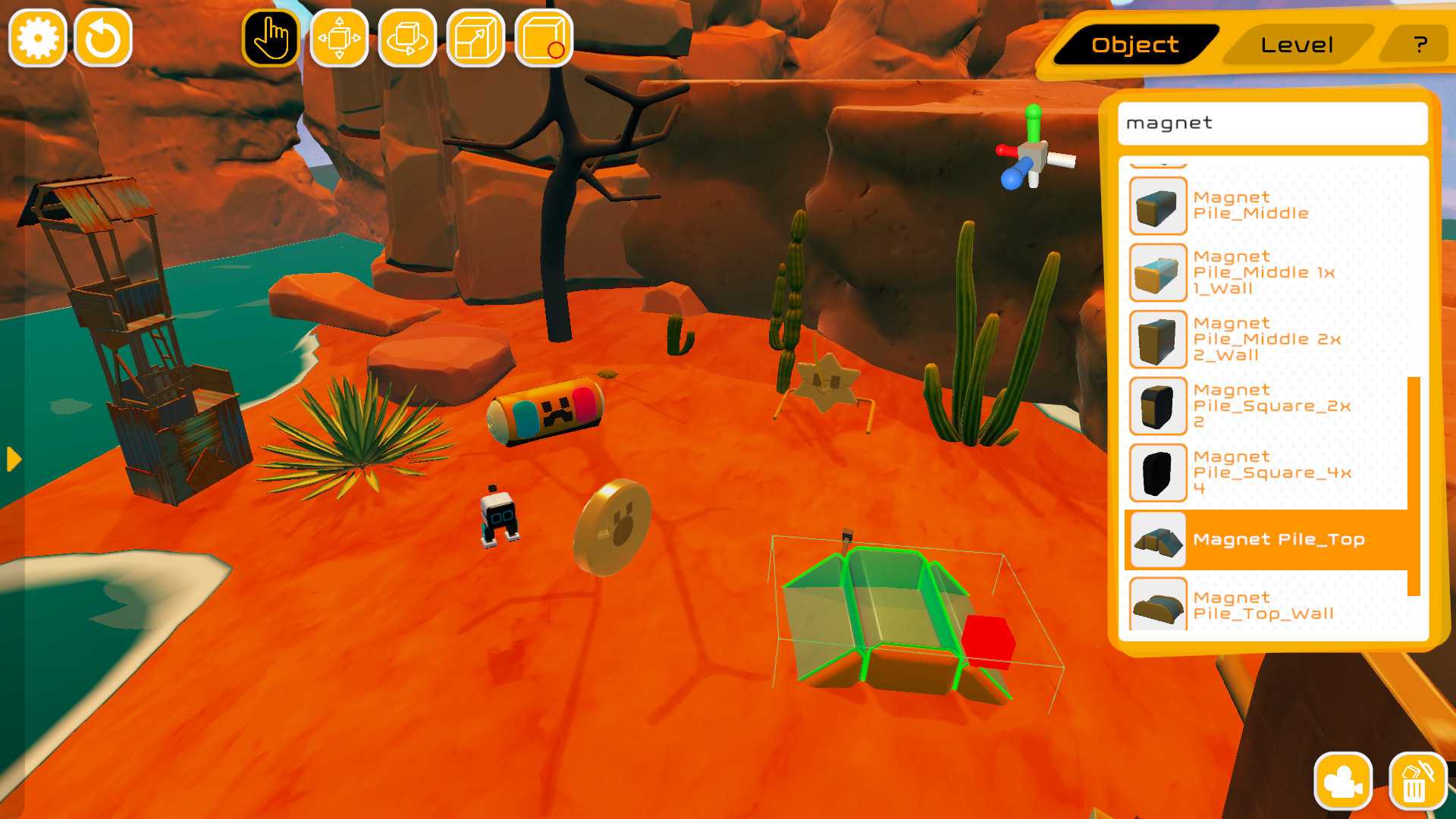
Task: Switch to the Level tab
Action: click(x=1297, y=44)
